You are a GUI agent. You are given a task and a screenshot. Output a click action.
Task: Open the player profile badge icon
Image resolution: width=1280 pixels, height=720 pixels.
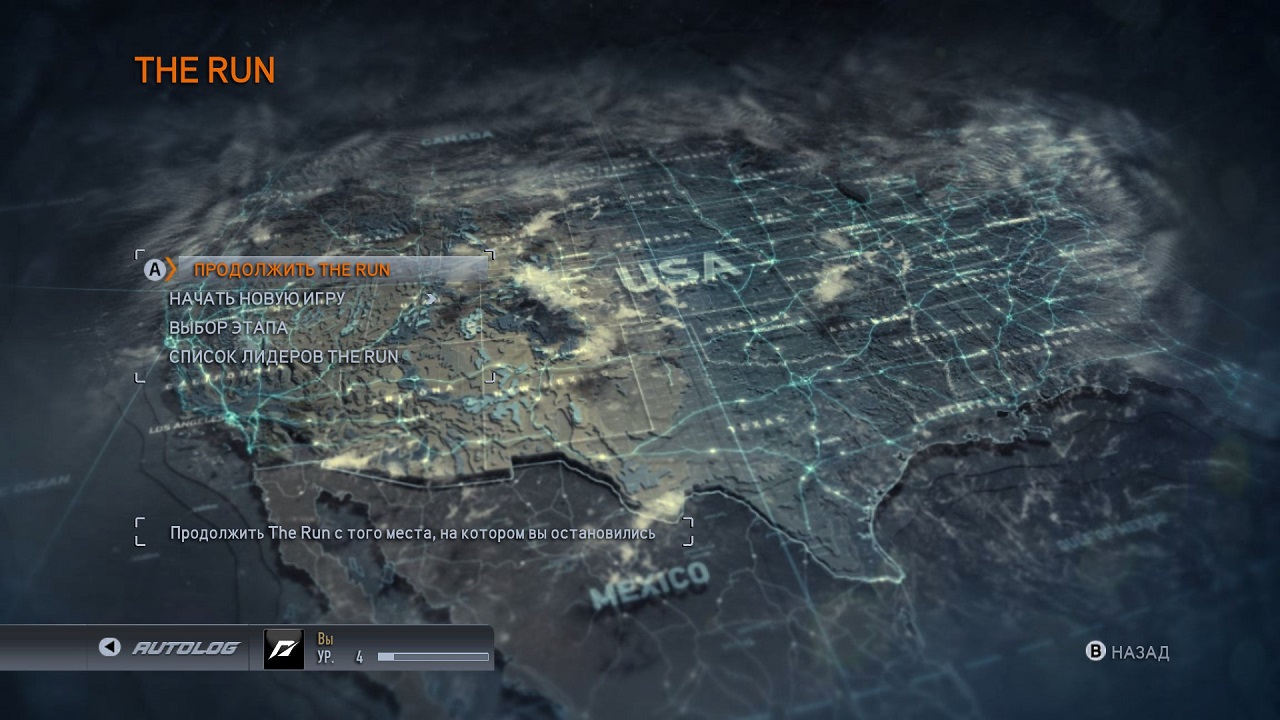click(x=283, y=649)
